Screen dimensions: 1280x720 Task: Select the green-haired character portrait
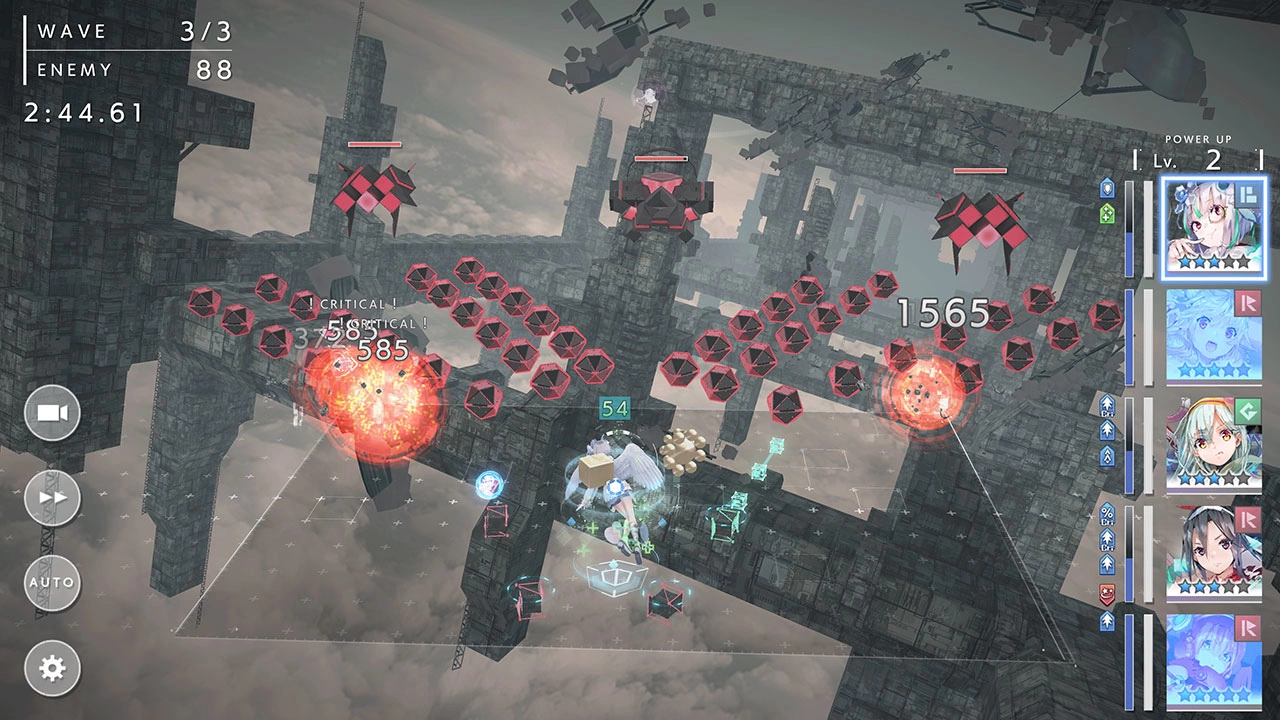[1214, 445]
